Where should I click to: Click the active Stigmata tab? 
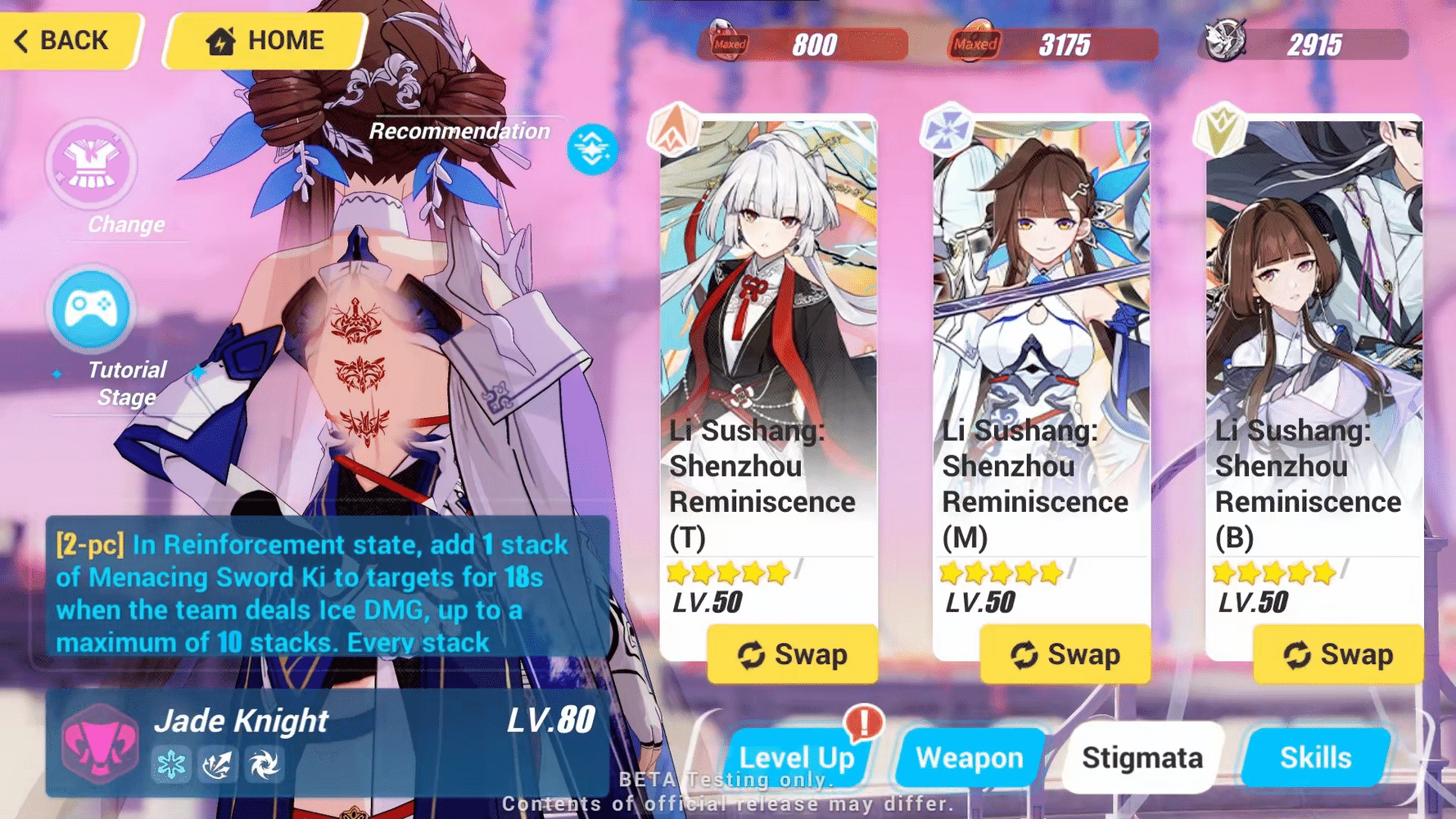click(x=1142, y=758)
